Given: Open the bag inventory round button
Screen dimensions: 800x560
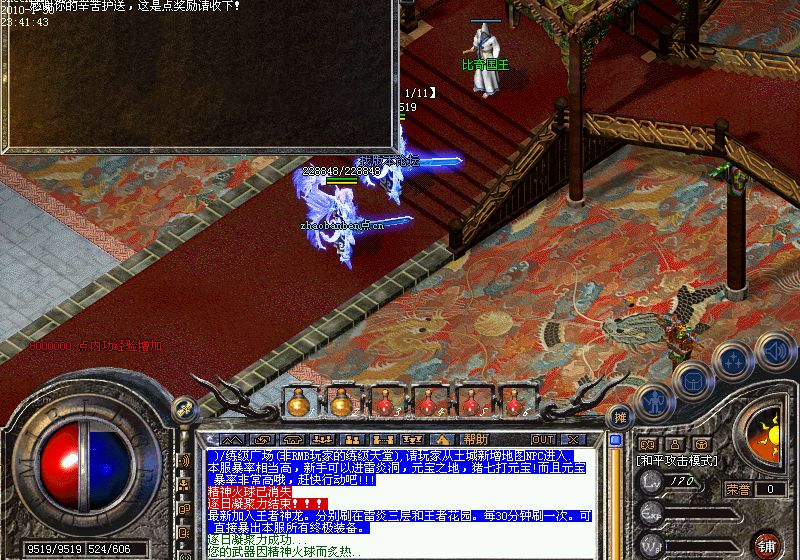Looking at the screenshot, I should click(x=692, y=378).
